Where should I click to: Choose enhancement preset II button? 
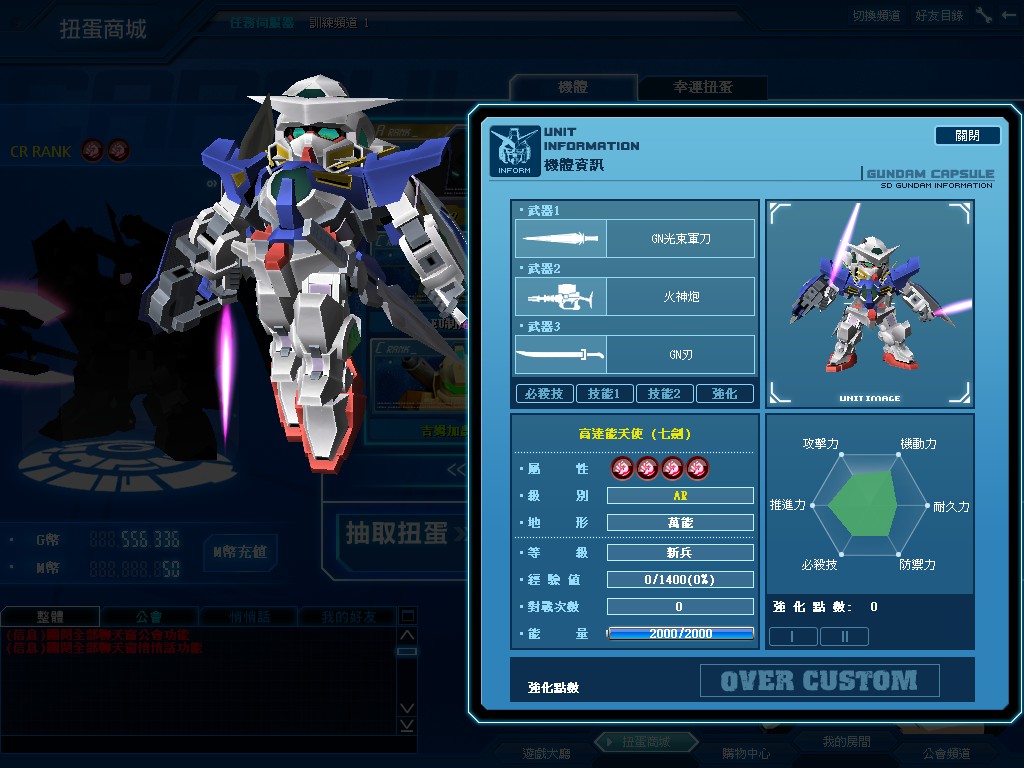[844, 636]
